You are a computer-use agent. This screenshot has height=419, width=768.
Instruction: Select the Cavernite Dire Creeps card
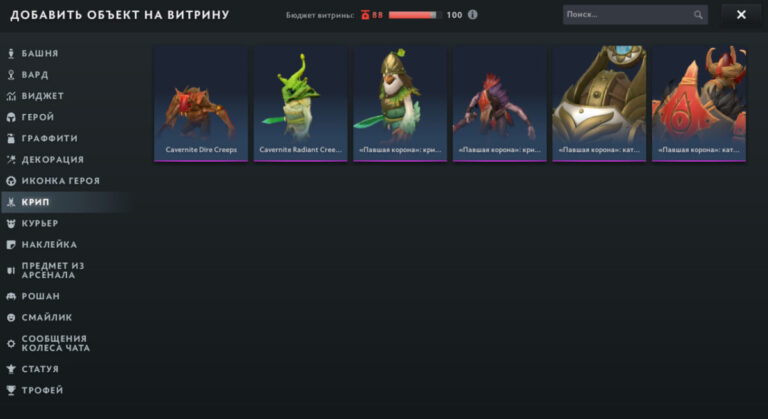pyautogui.click(x=200, y=103)
